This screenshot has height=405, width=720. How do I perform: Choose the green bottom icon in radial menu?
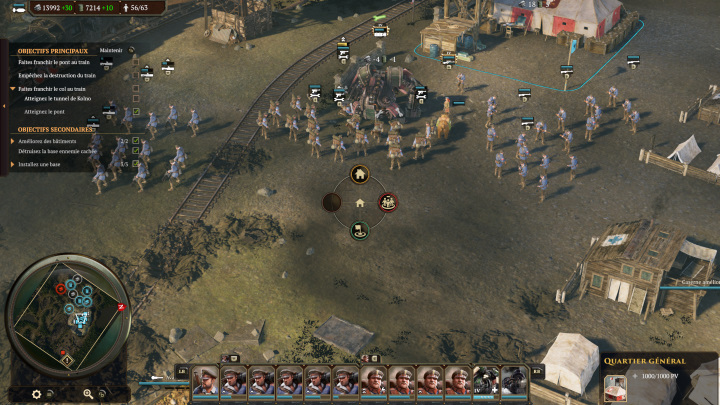[x=360, y=231]
